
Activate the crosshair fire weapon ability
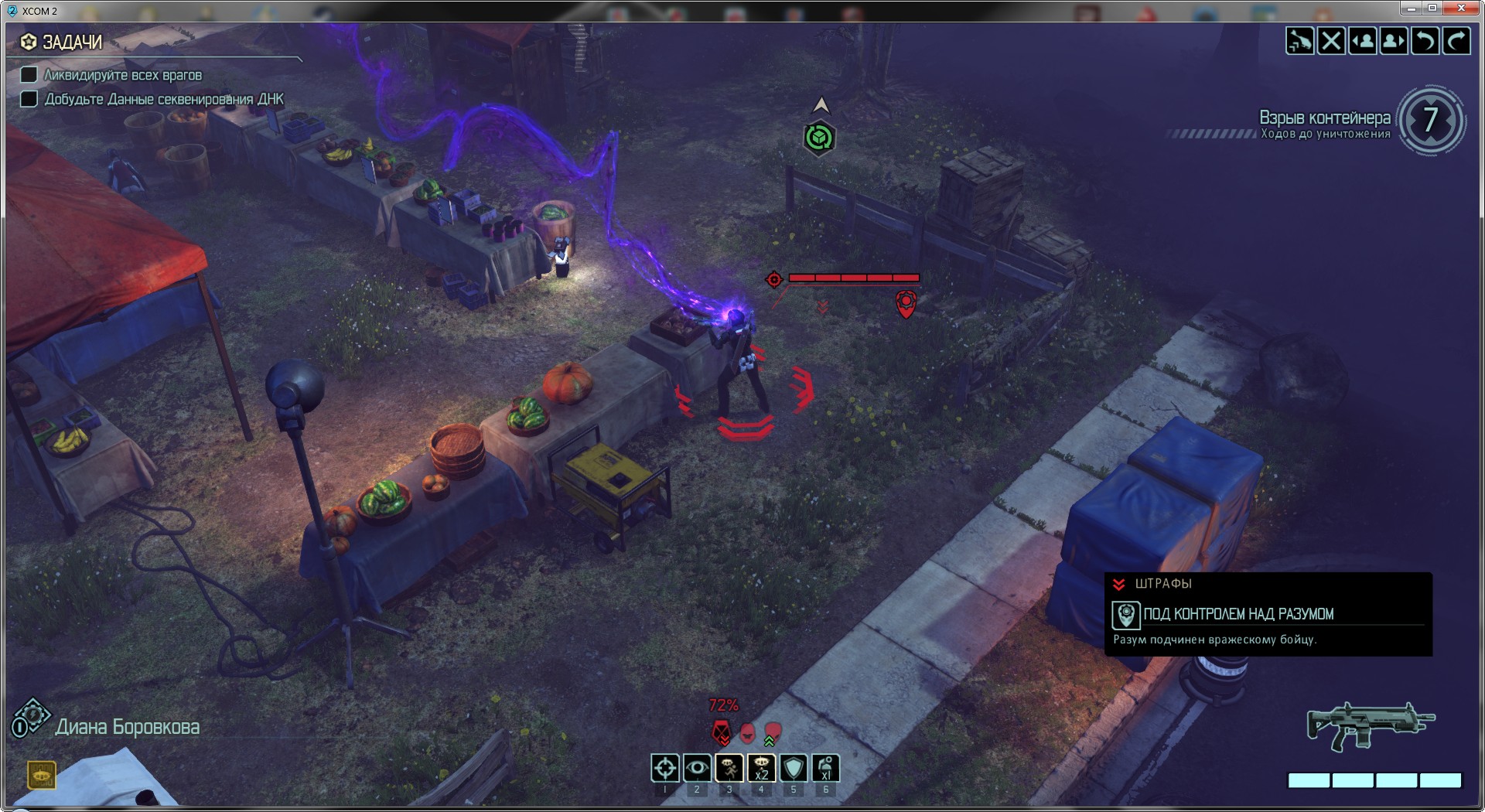click(x=665, y=768)
